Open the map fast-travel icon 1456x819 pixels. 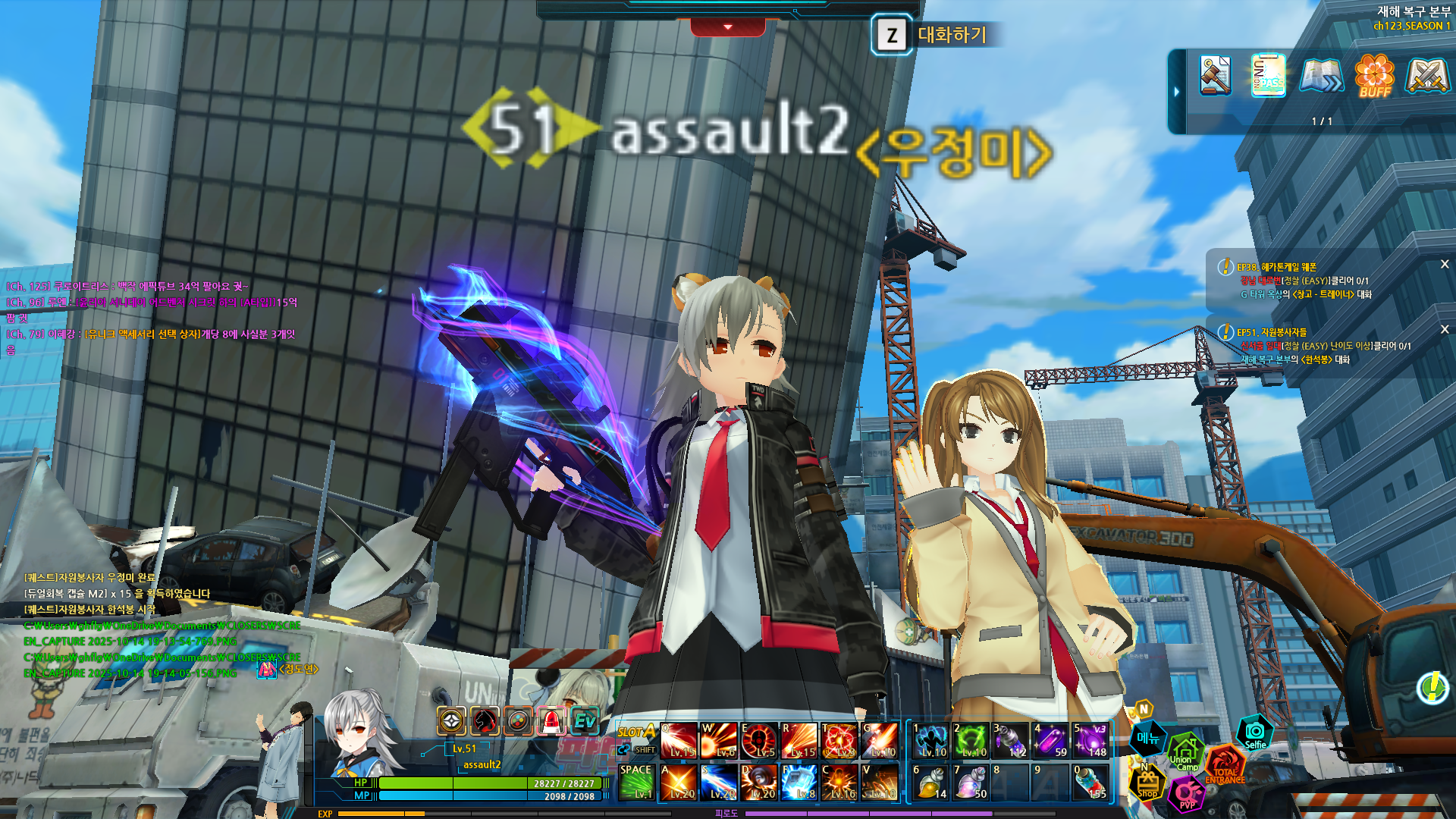point(1321,75)
